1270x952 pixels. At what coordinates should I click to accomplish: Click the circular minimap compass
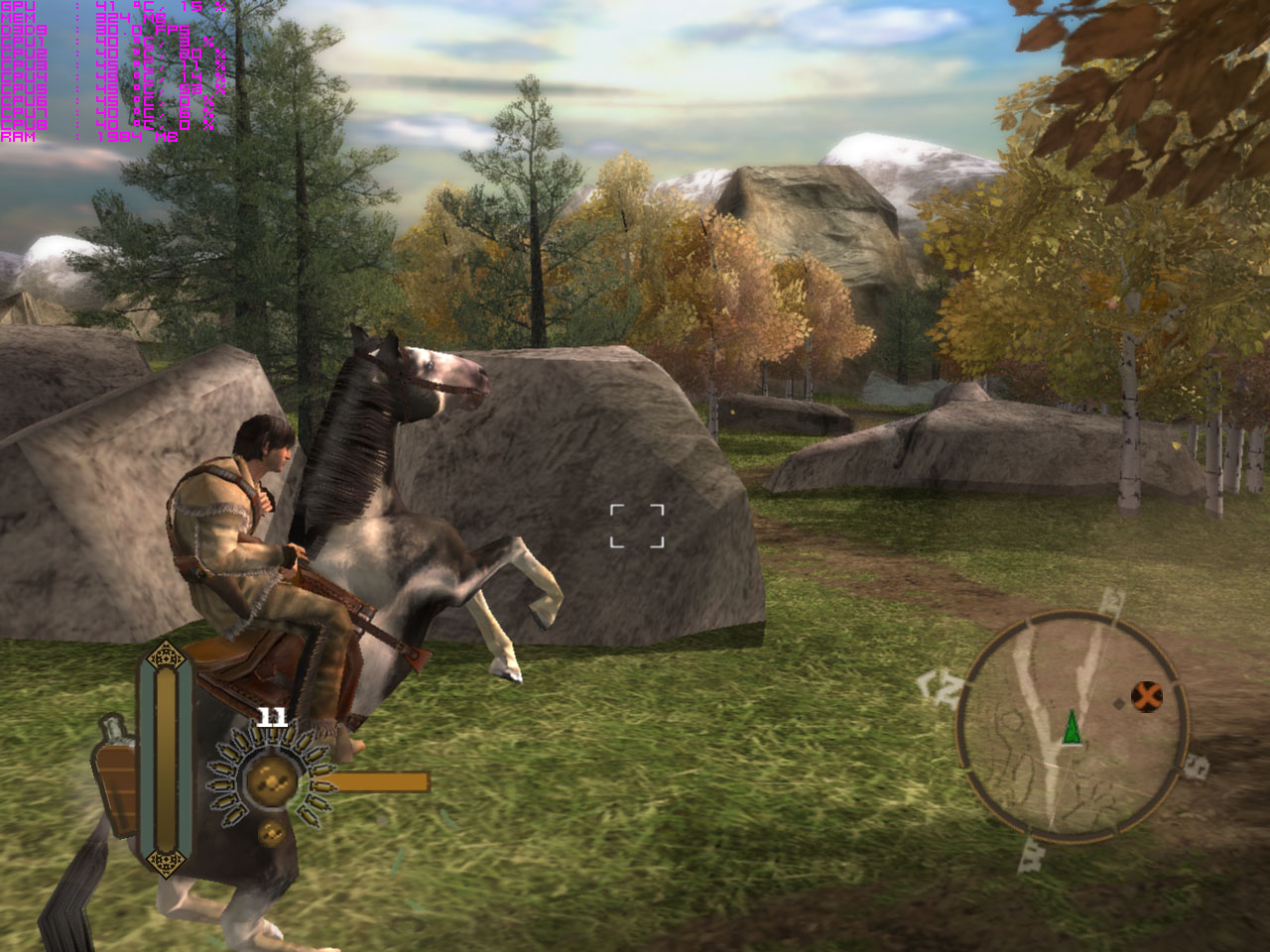[x=1072, y=727]
